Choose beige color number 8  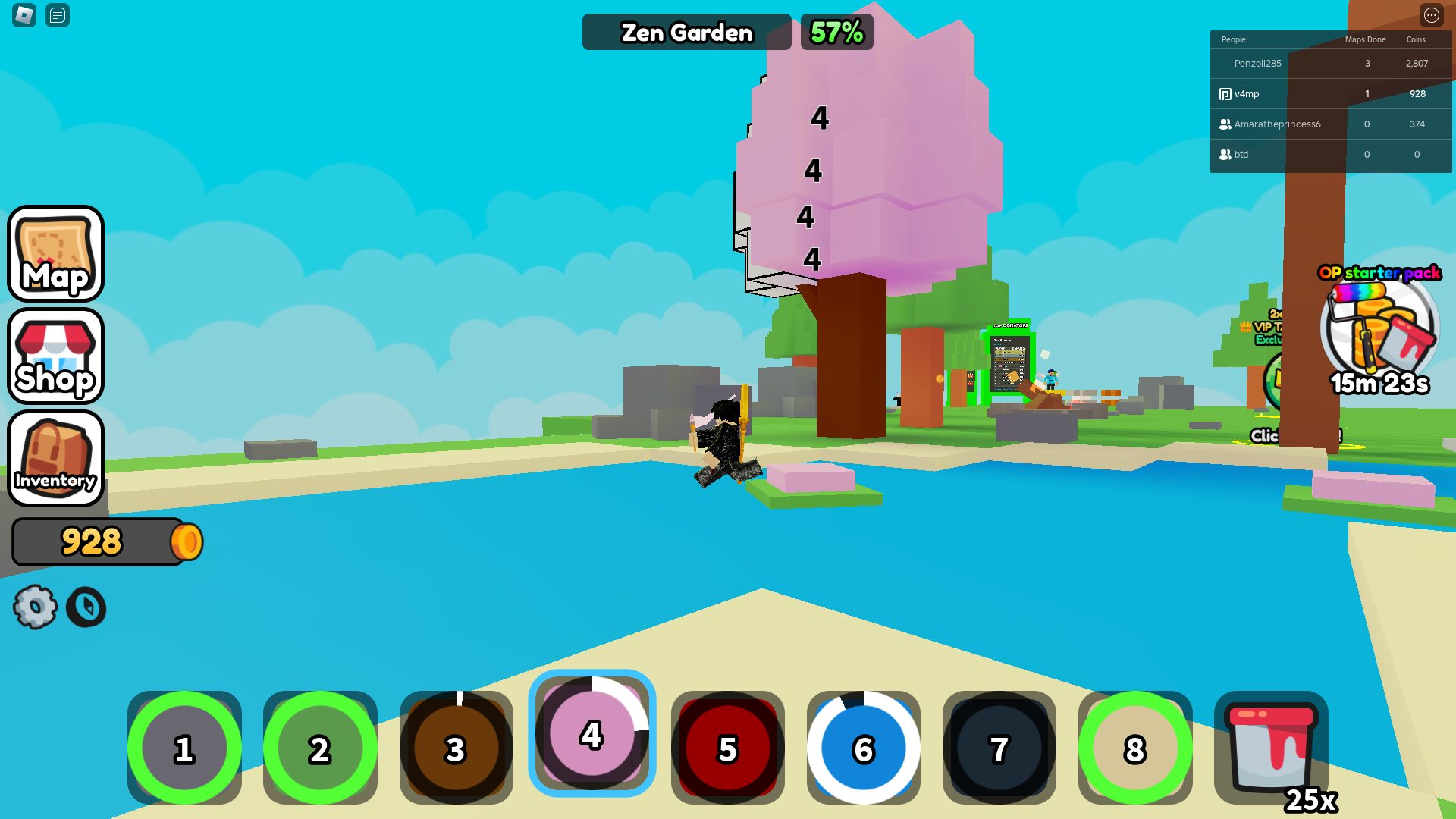[x=1134, y=748]
